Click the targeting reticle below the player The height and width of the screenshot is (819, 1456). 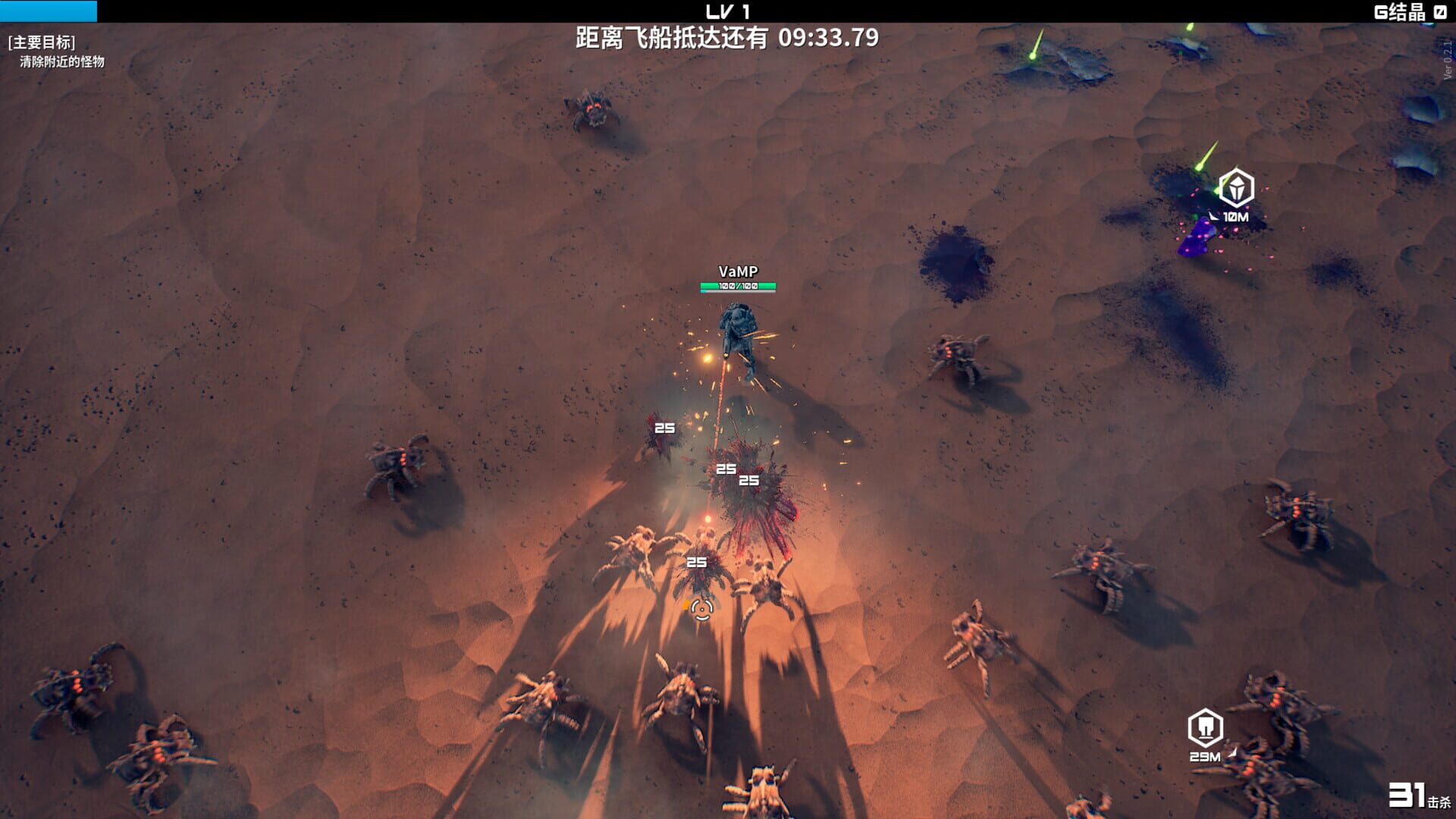tap(701, 611)
